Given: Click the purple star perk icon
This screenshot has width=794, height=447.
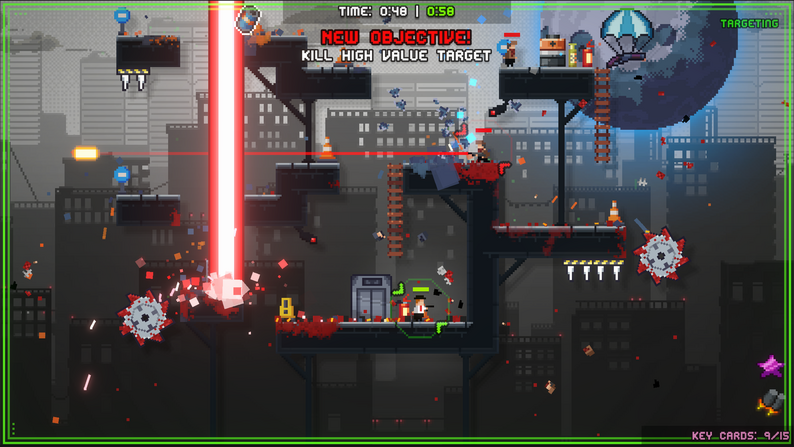Looking at the screenshot, I should tap(770, 367).
